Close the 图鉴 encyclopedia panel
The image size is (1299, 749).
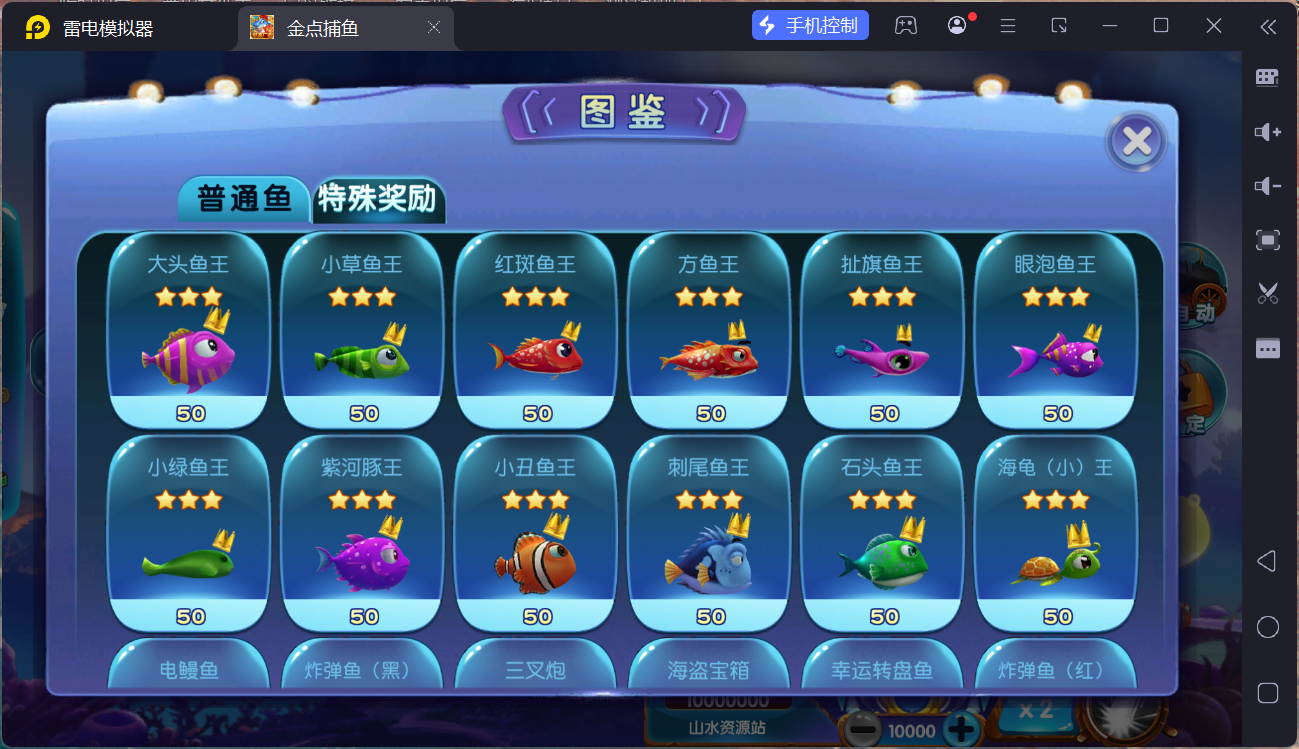[x=1136, y=142]
